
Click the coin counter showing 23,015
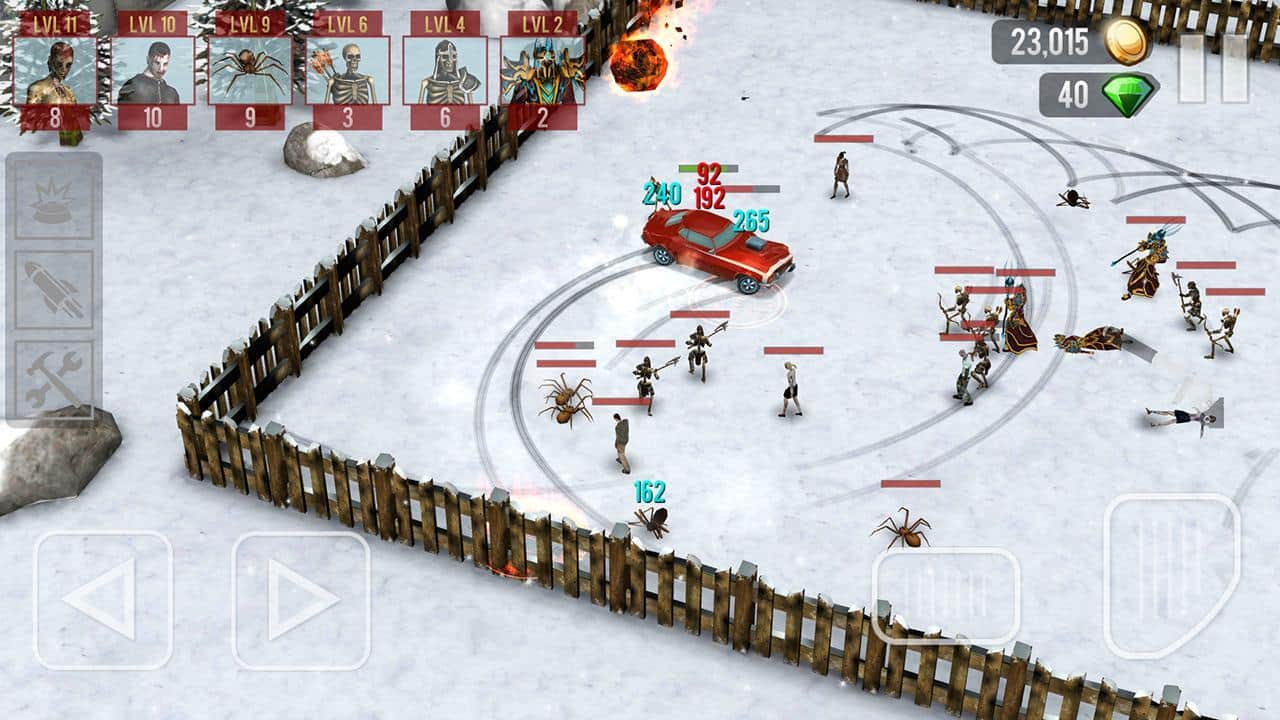1050,42
